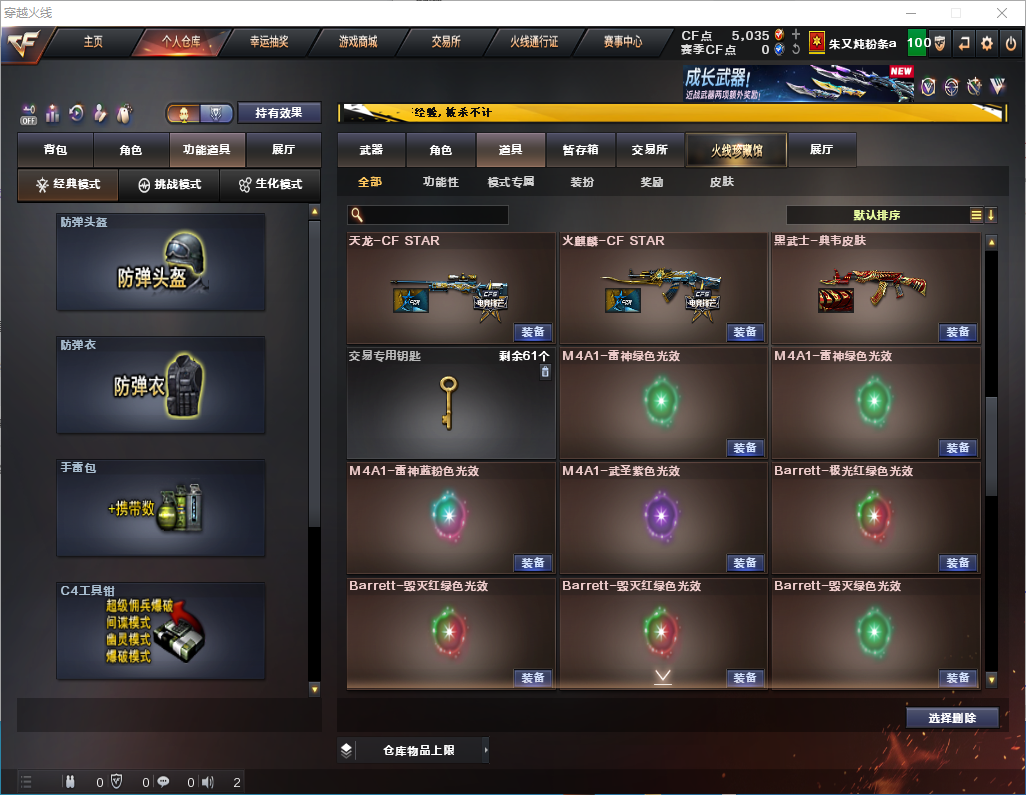Open 火线通行证 battle pass

pyautogui.click(x=534, y=42)
